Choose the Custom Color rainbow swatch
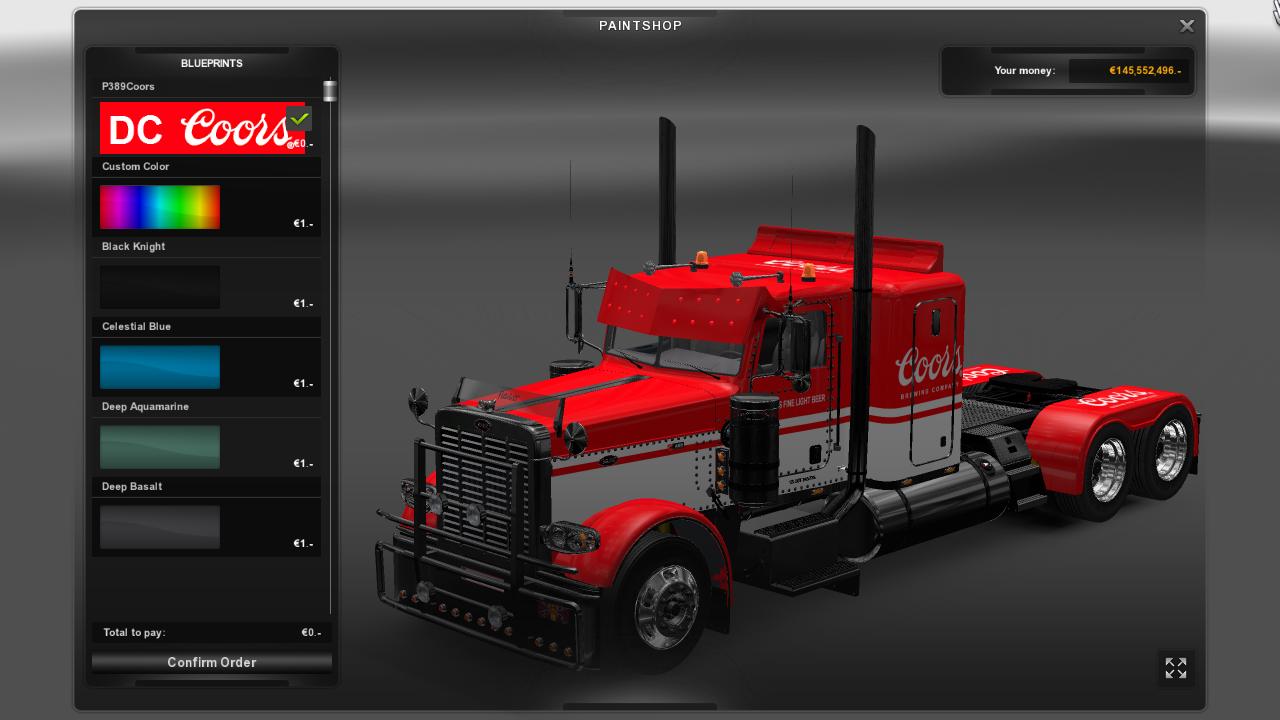The width and height of the screenshot is (1280, 720). [160, 207]
